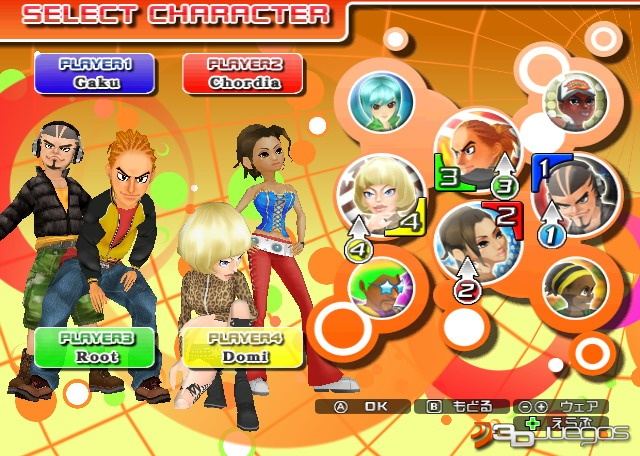
Task: Click the red Player2 Chordia panel
Action: point(245,73)
